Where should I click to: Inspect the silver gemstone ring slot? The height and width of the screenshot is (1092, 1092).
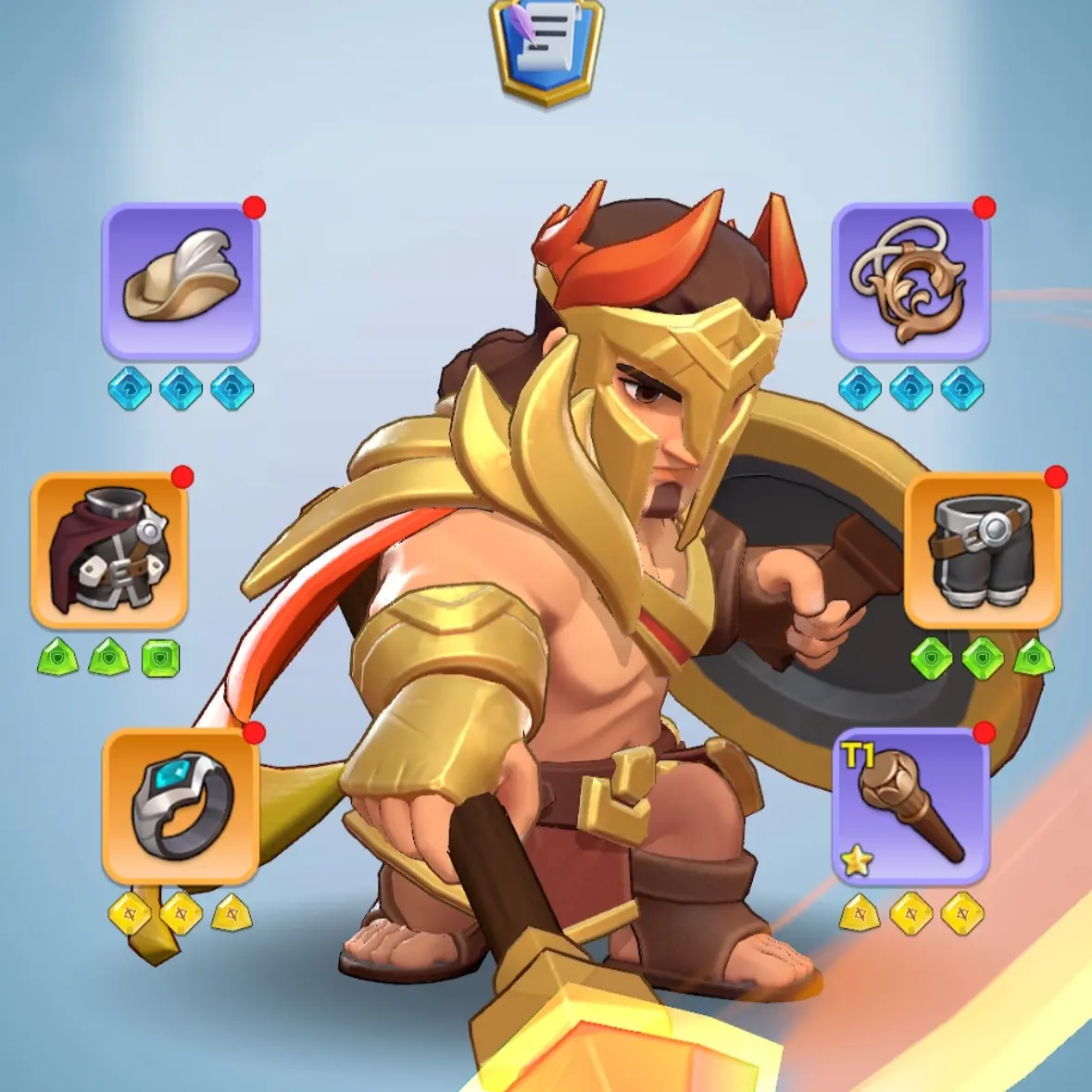(181, 806)
